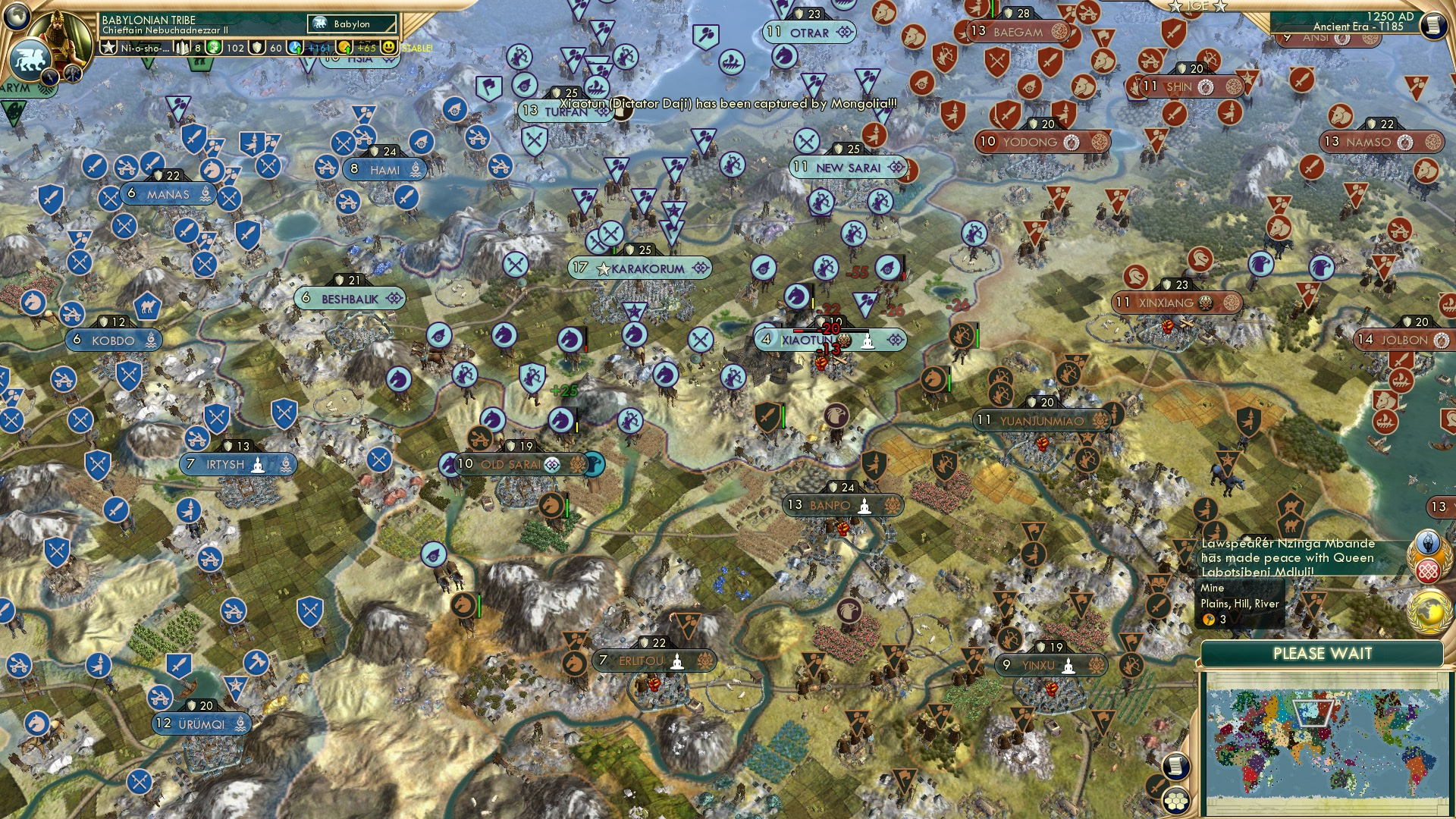Open the notification scroll in top-right corner
1456x819 pixels.
(x=1432, y=27)
